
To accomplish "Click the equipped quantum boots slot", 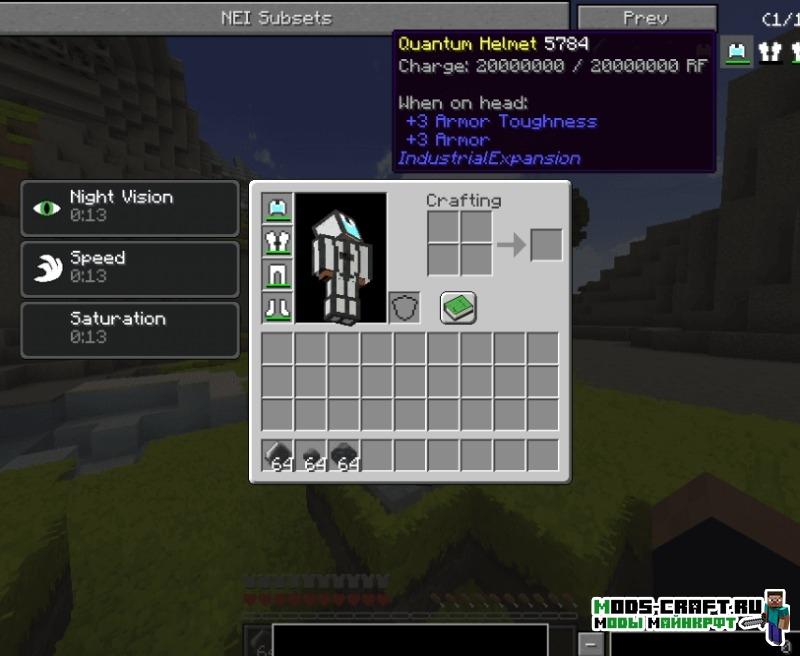I will pyautogui.click(x=277, y=307).
